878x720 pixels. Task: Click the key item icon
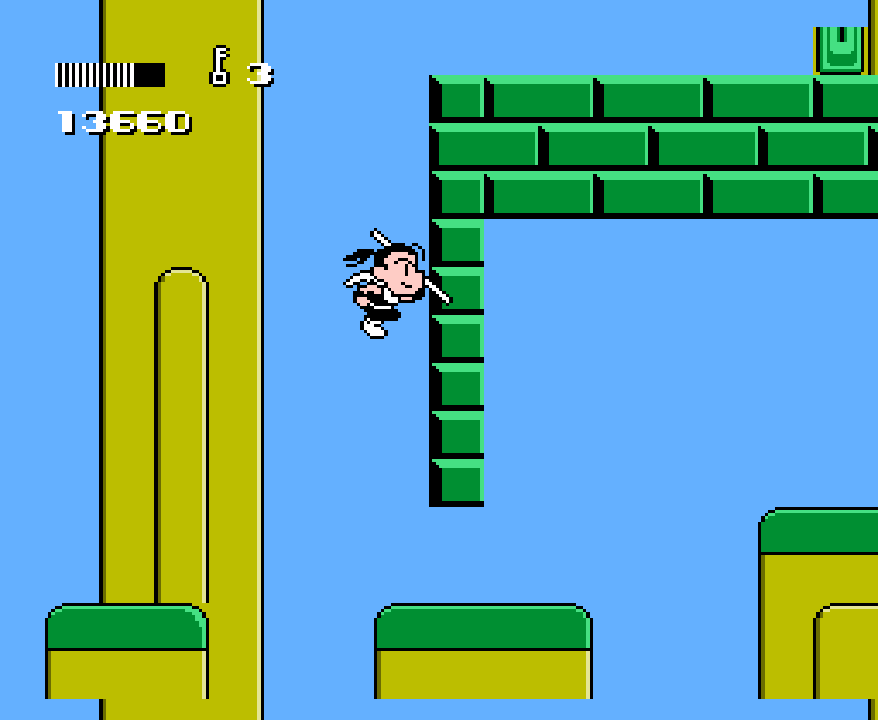pyautogui.click(x=219, y=66)
